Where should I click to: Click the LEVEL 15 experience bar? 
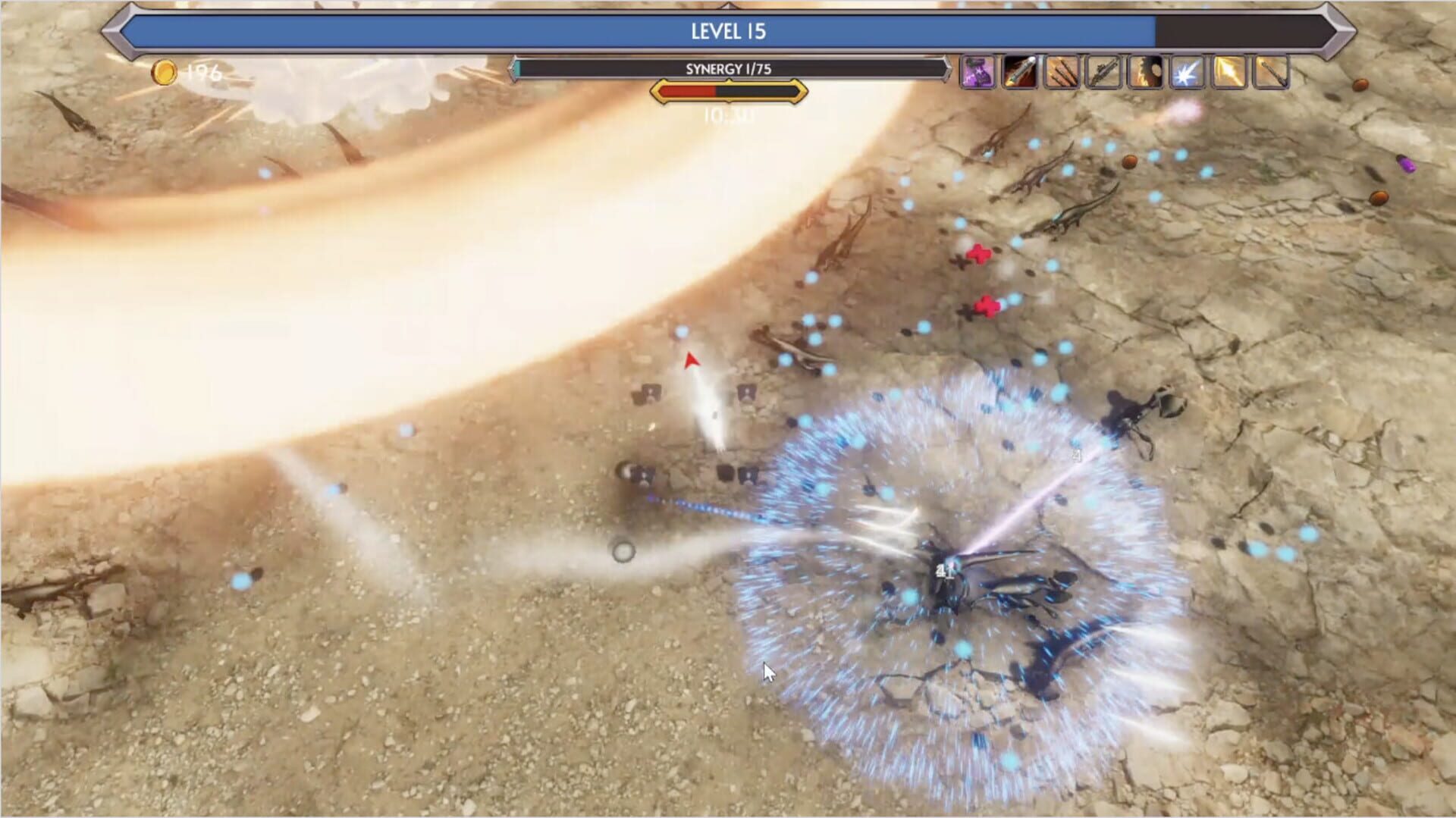(728, 32)
